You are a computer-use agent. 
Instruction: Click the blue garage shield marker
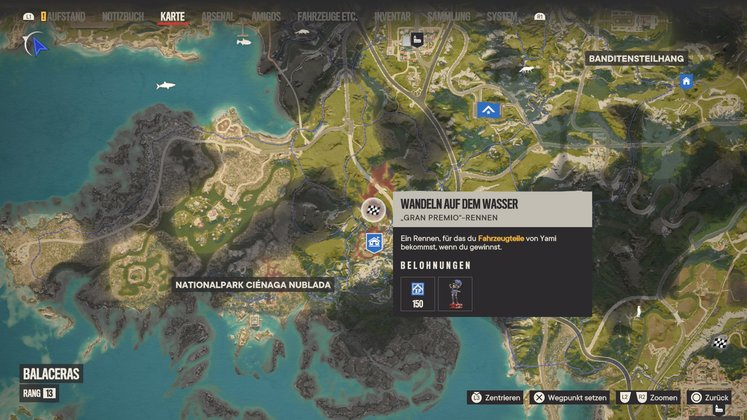tap(373, 242)
